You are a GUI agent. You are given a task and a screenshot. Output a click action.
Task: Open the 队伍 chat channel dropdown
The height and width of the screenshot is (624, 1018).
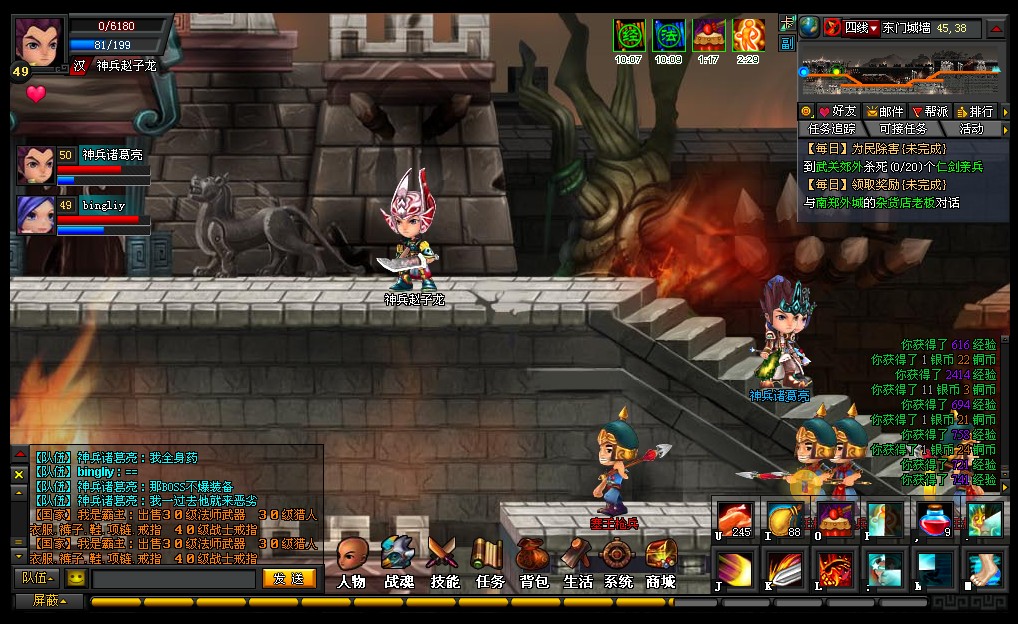[38, 578]
